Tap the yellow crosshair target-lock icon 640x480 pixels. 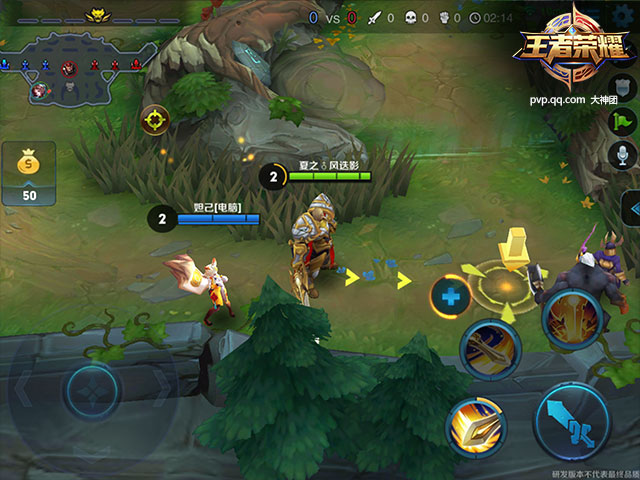coord(155,121)
